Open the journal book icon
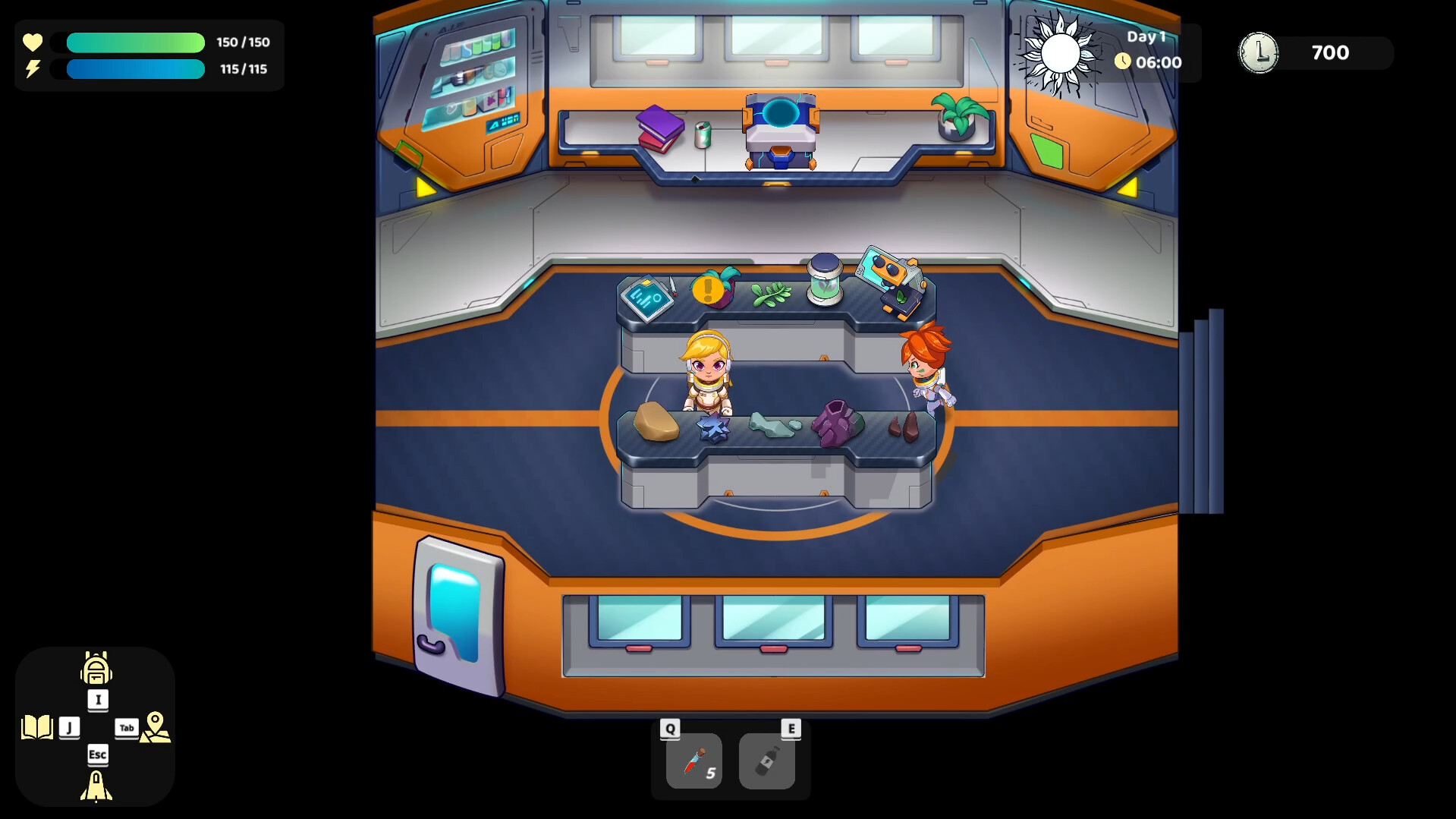1456x819 pixels. [x=39, y=726]
